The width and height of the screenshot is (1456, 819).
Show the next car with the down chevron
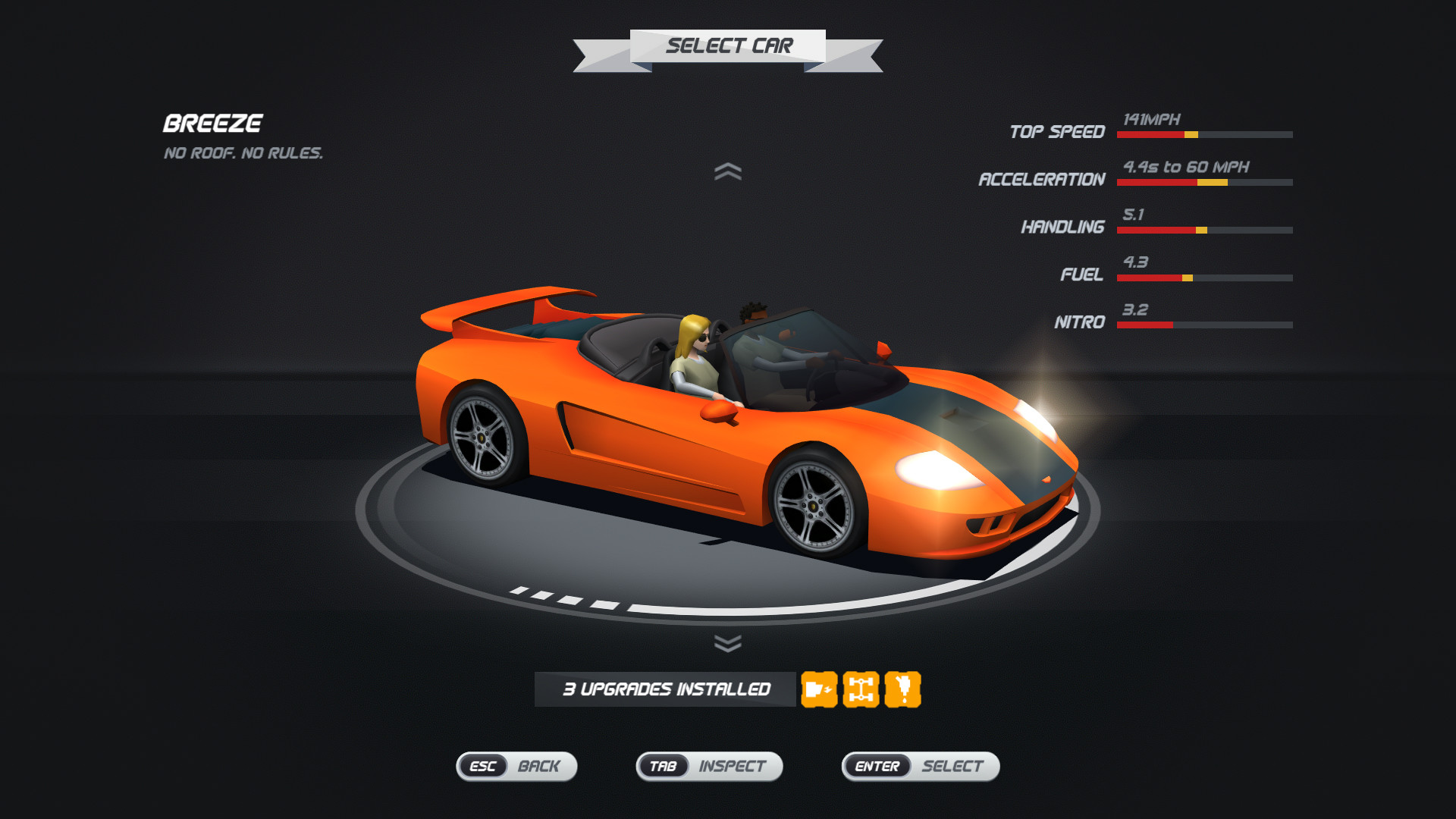(x=730, y=643)
